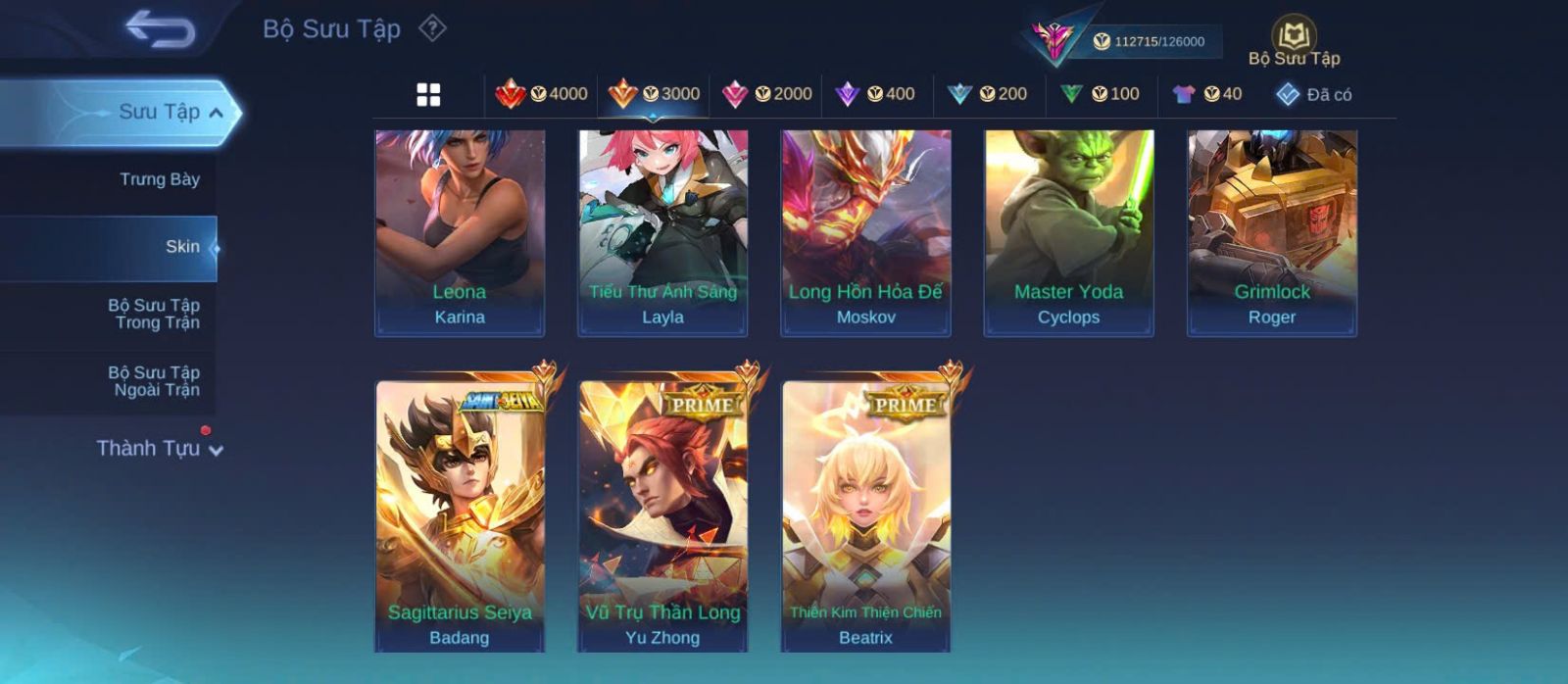
Task: Open the collection help question mark
Action: 432,28
